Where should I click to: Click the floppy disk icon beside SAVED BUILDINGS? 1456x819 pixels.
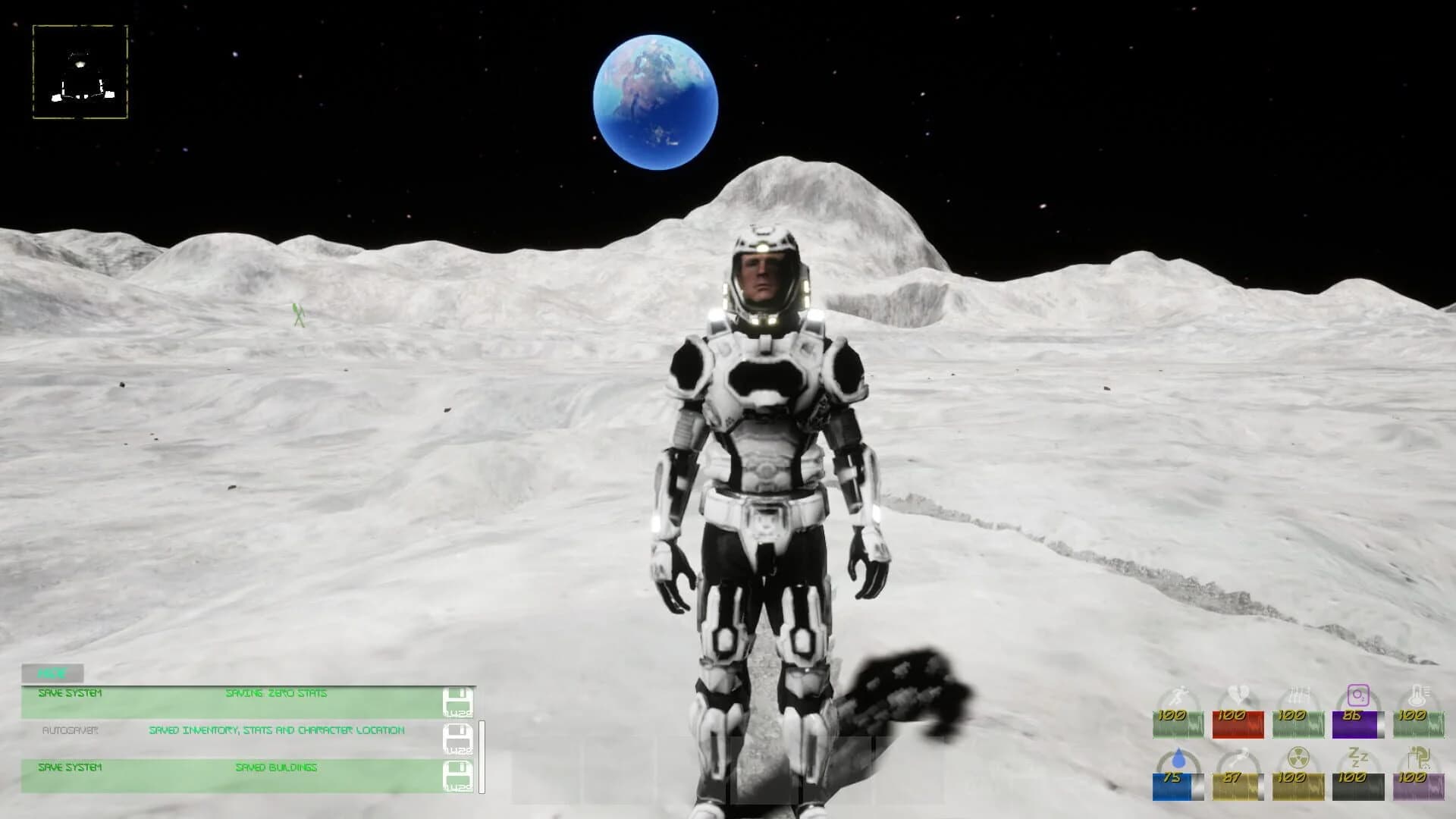pos(457,775)
